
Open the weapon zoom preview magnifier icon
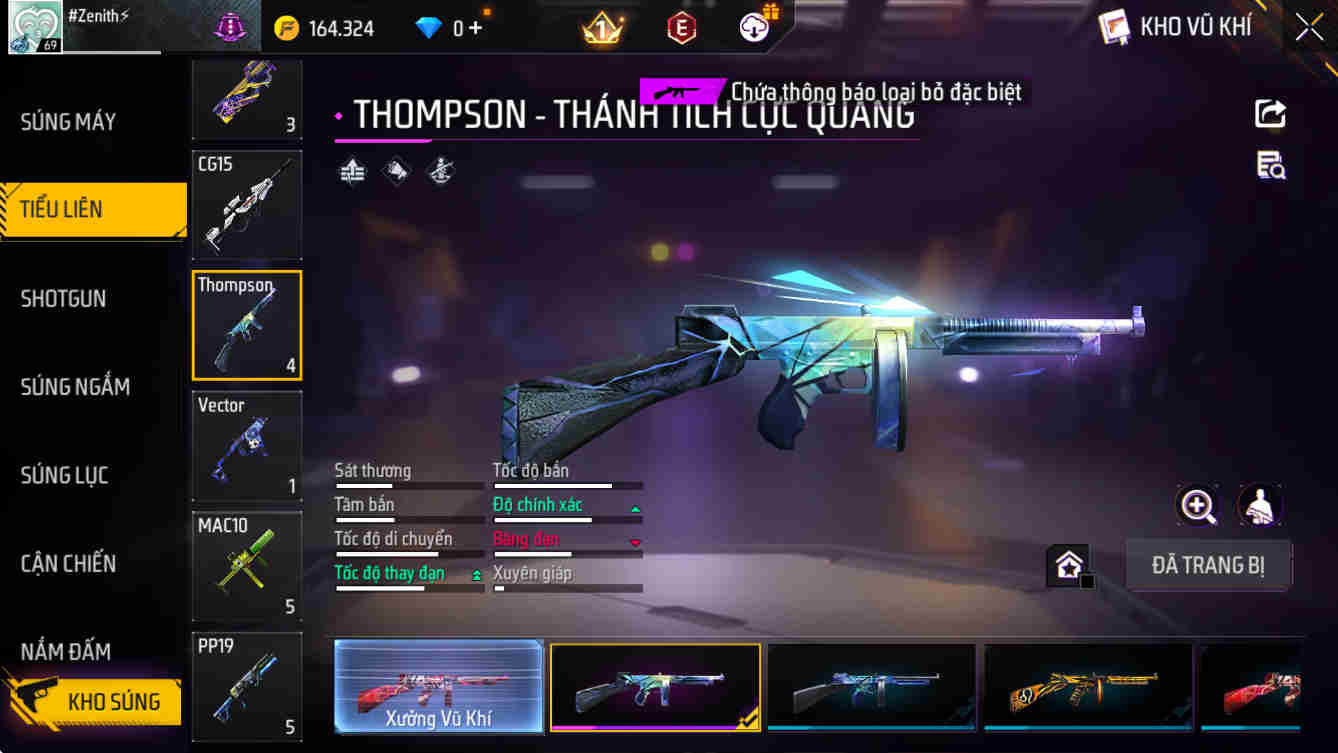pos(1198,505)
